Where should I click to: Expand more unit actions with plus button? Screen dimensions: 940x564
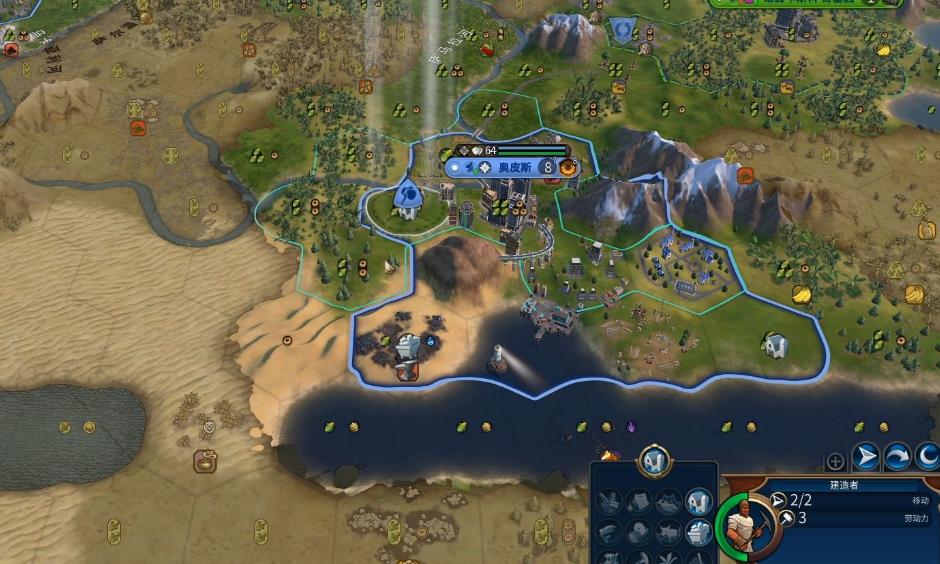[x=835, y=461]
